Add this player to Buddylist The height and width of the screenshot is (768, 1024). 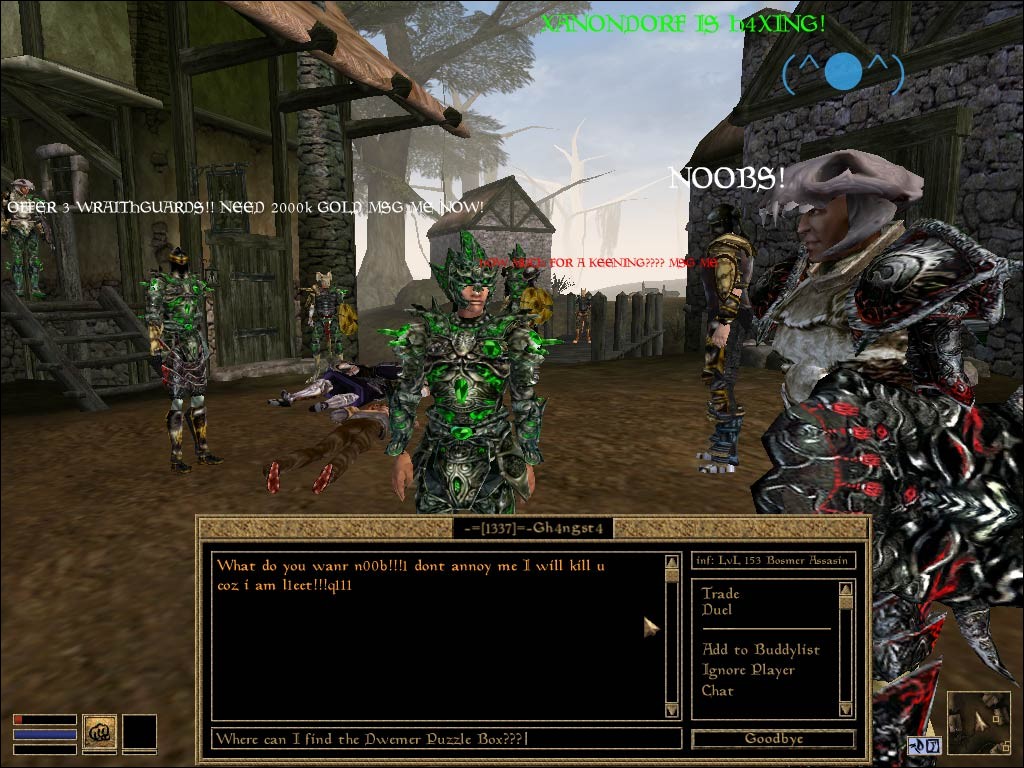(760, 650)
